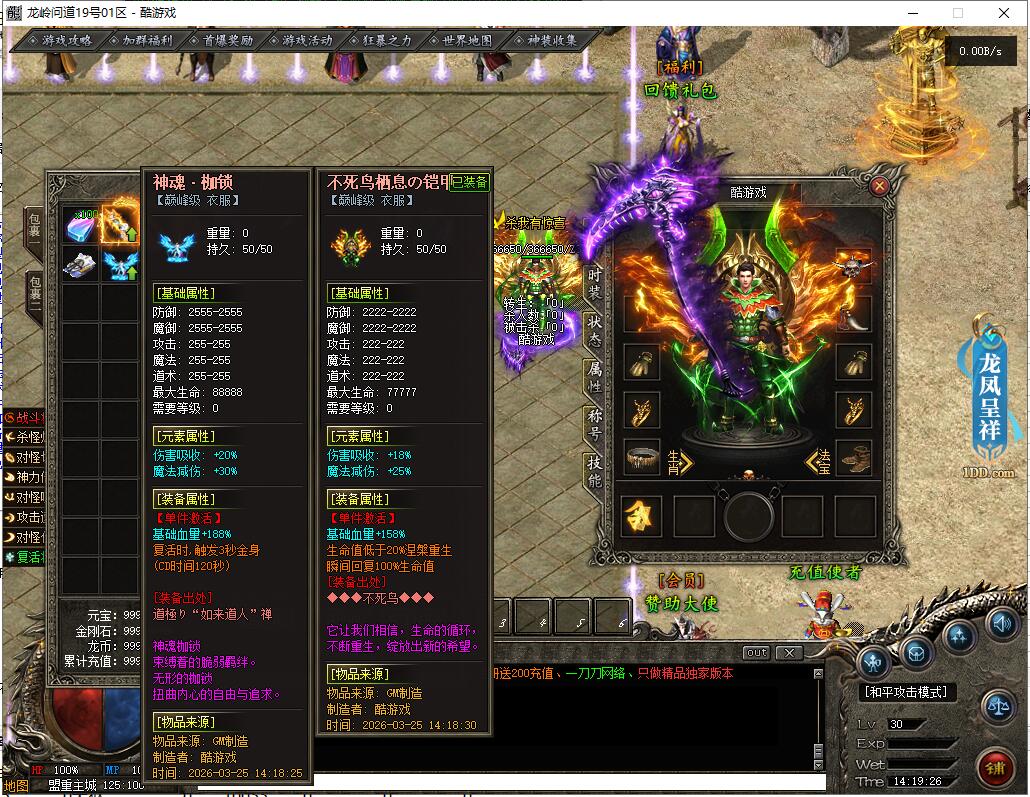Switch to the 状态 status tab

point(595,328)
